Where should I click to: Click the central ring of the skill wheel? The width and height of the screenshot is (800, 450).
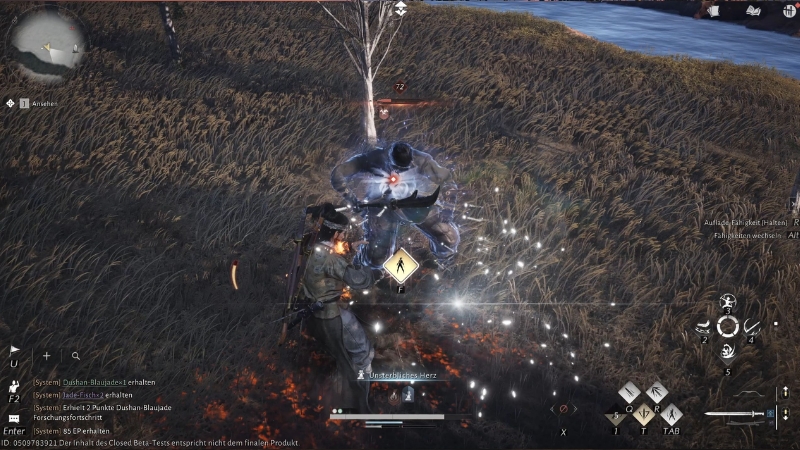(727, 326)
